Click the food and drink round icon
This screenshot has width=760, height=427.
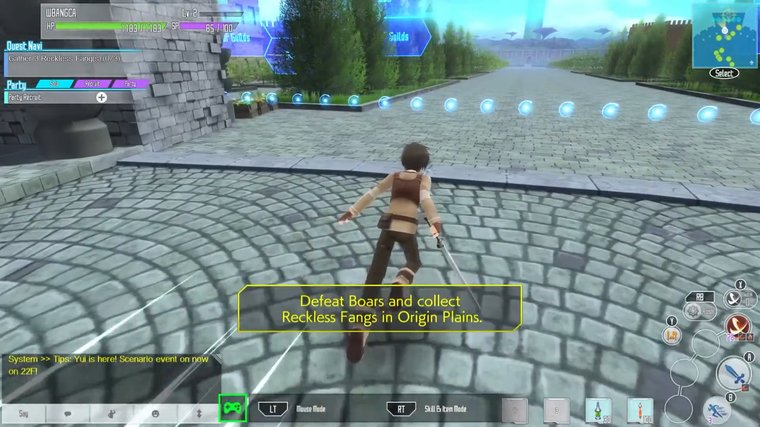(x=673, y=336)
